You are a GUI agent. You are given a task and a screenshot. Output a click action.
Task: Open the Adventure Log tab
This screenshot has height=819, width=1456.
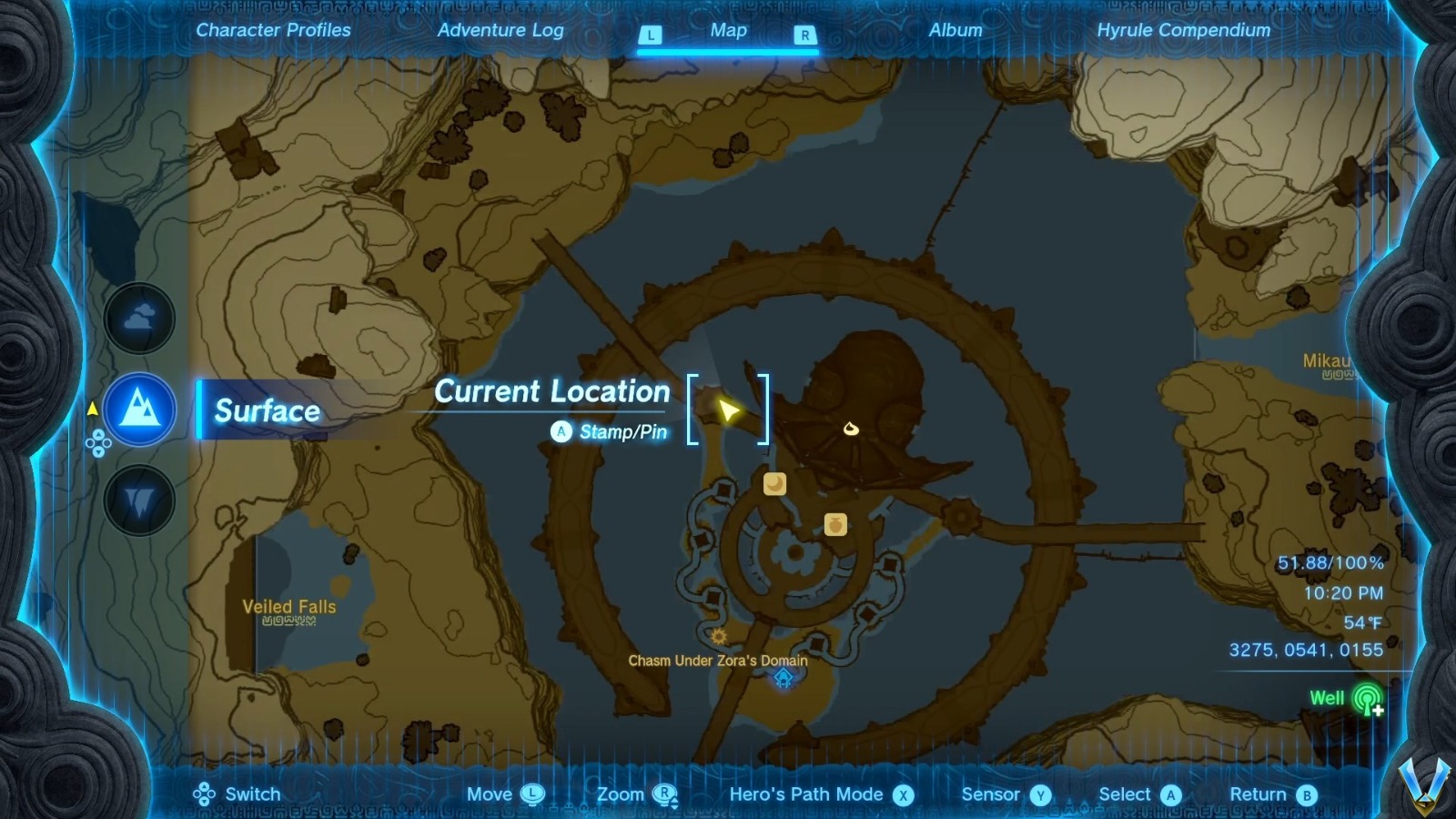pos(501,30)
